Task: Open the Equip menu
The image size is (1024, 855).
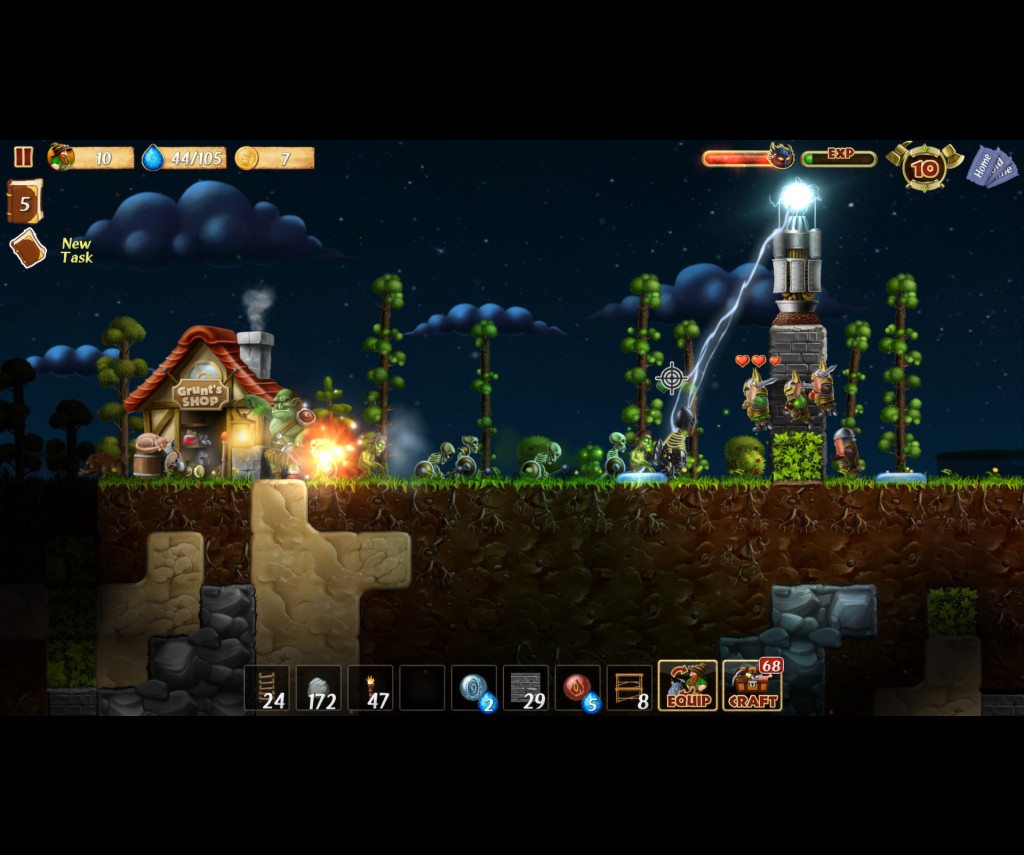Action: [x=687, y=686]
